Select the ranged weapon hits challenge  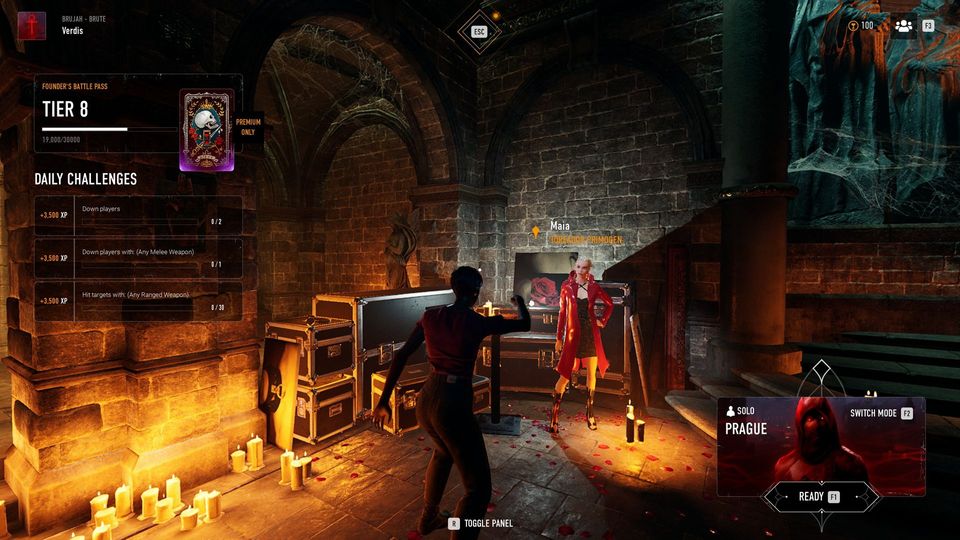[138, 301]
